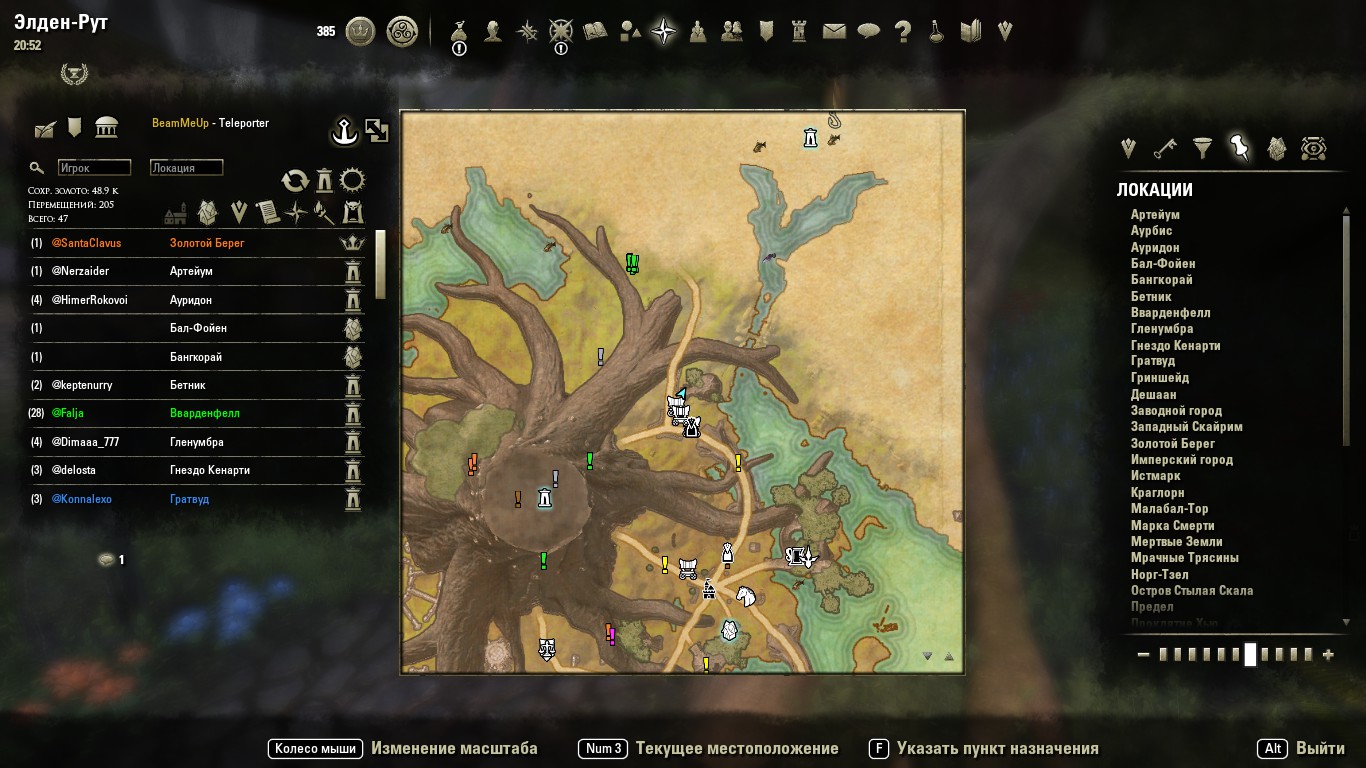This screenshot has height=768, width=1366.
Task: Switch to the map key tab
Action: coord(1165,149)
